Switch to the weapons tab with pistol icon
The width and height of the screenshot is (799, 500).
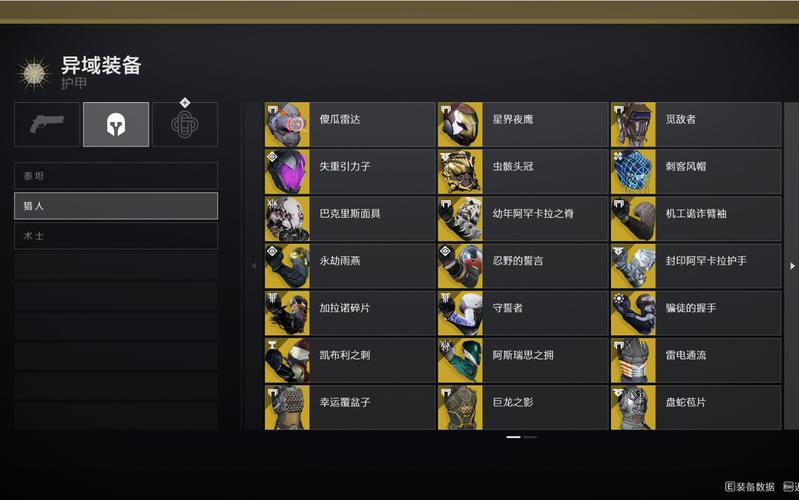tap(47, 125)
